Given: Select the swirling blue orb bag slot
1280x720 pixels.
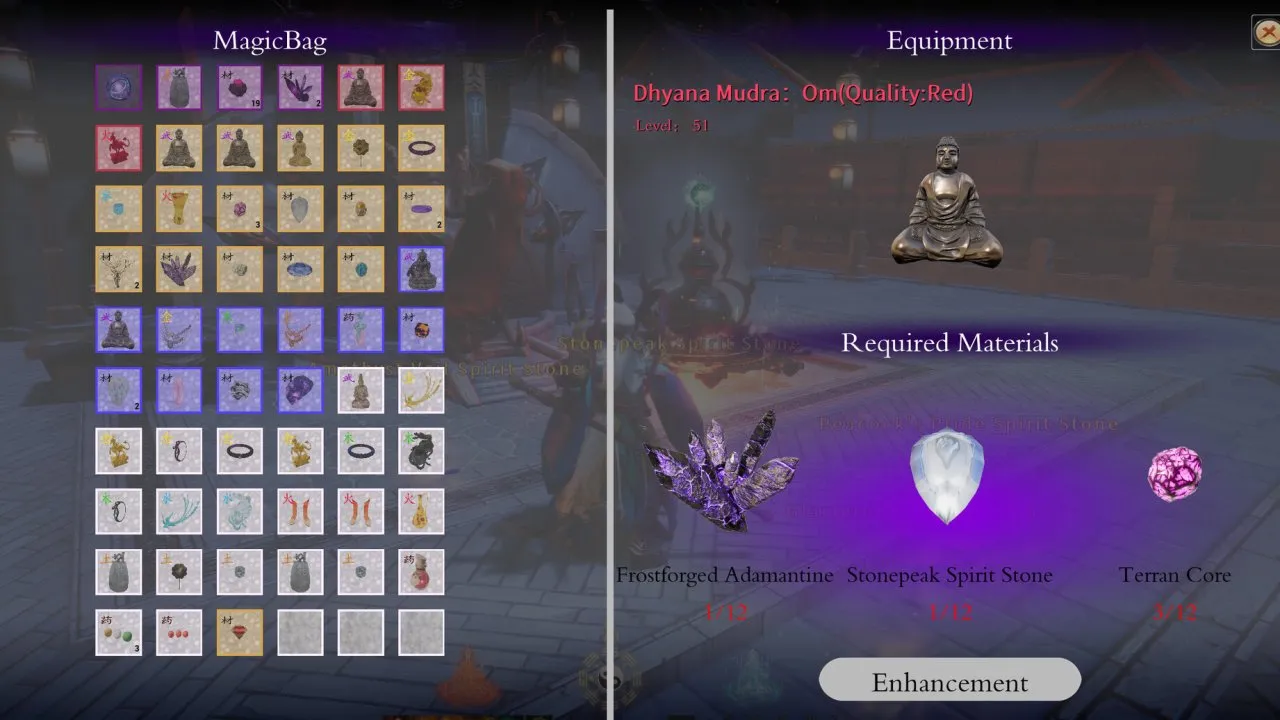Looking at the screenshot, I should coord(119,88).
